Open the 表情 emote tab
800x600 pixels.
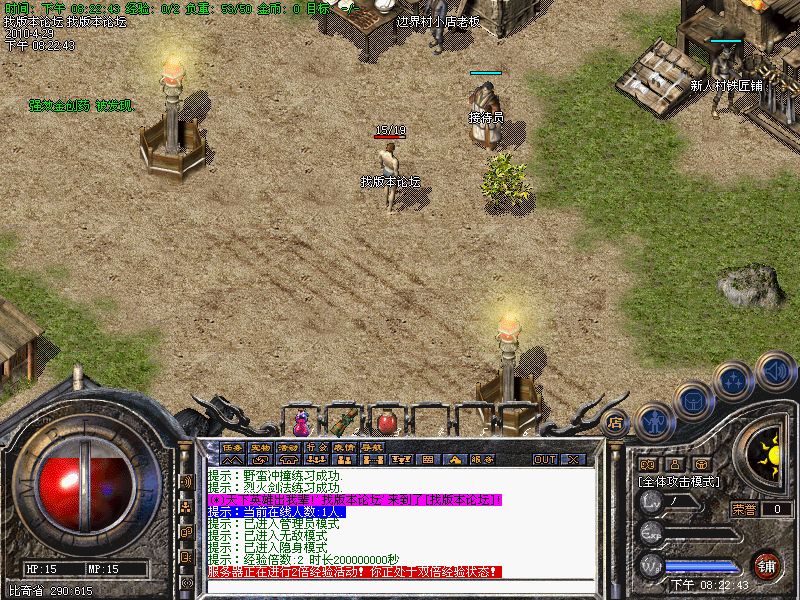tap(345, 447)
